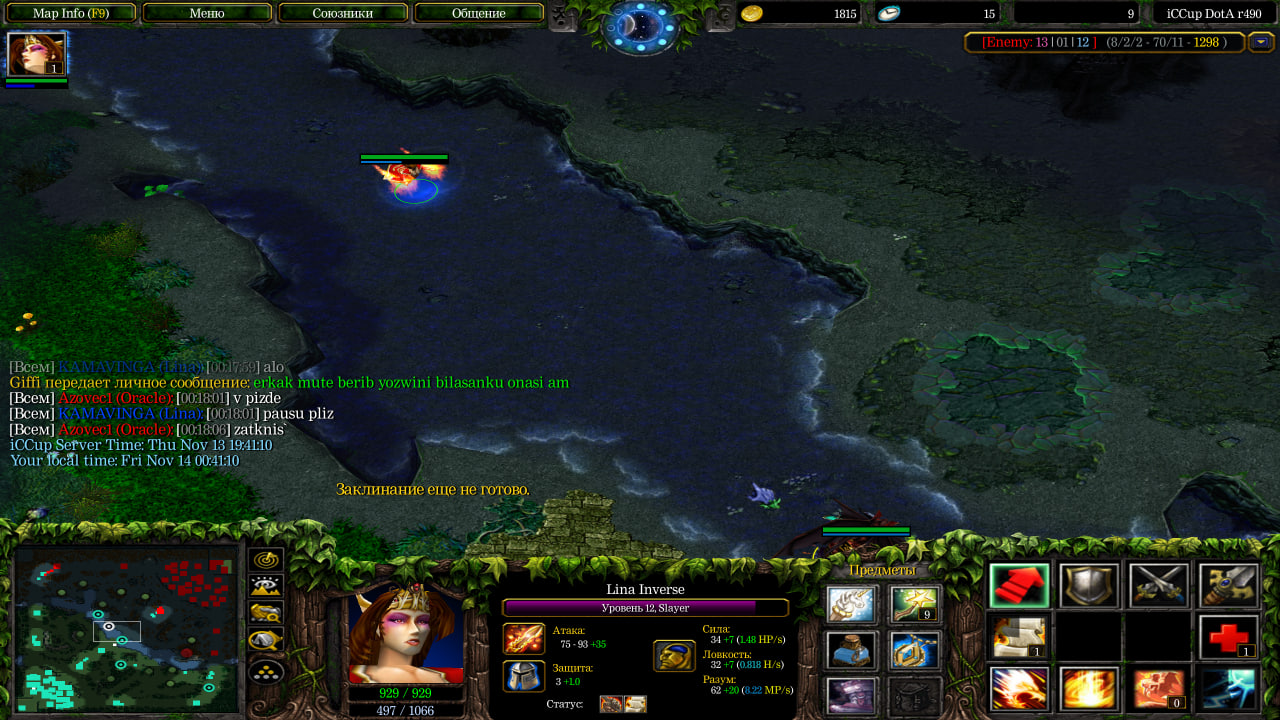1280x720 pixels.
Task: Open the Map Info (F9) panel
Action: pos(70,13)
